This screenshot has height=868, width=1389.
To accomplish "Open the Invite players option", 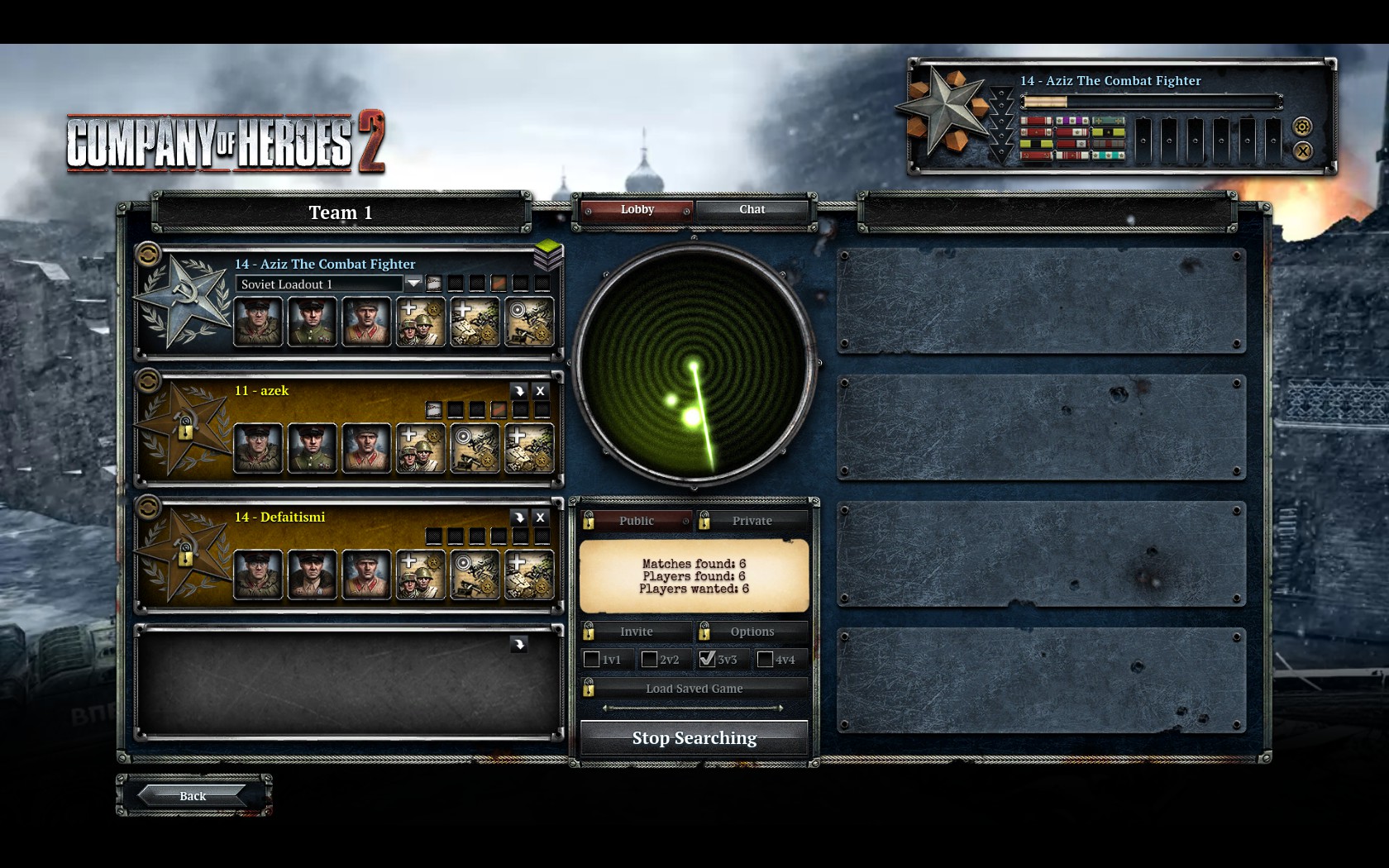I will pos(636,632).
